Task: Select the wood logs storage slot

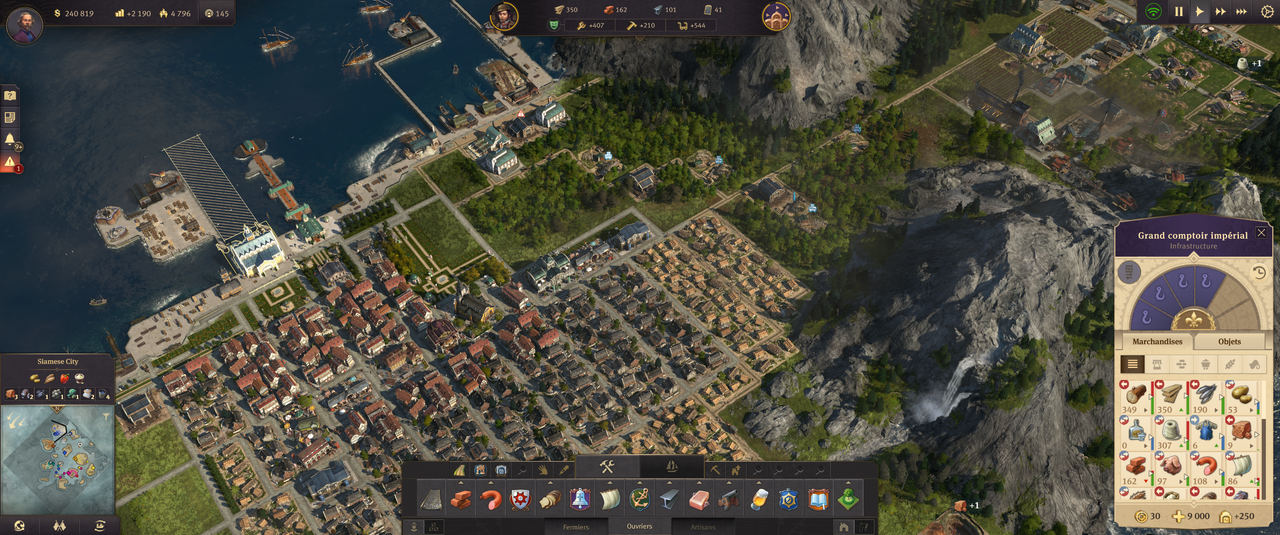Action: [1136, 394]
